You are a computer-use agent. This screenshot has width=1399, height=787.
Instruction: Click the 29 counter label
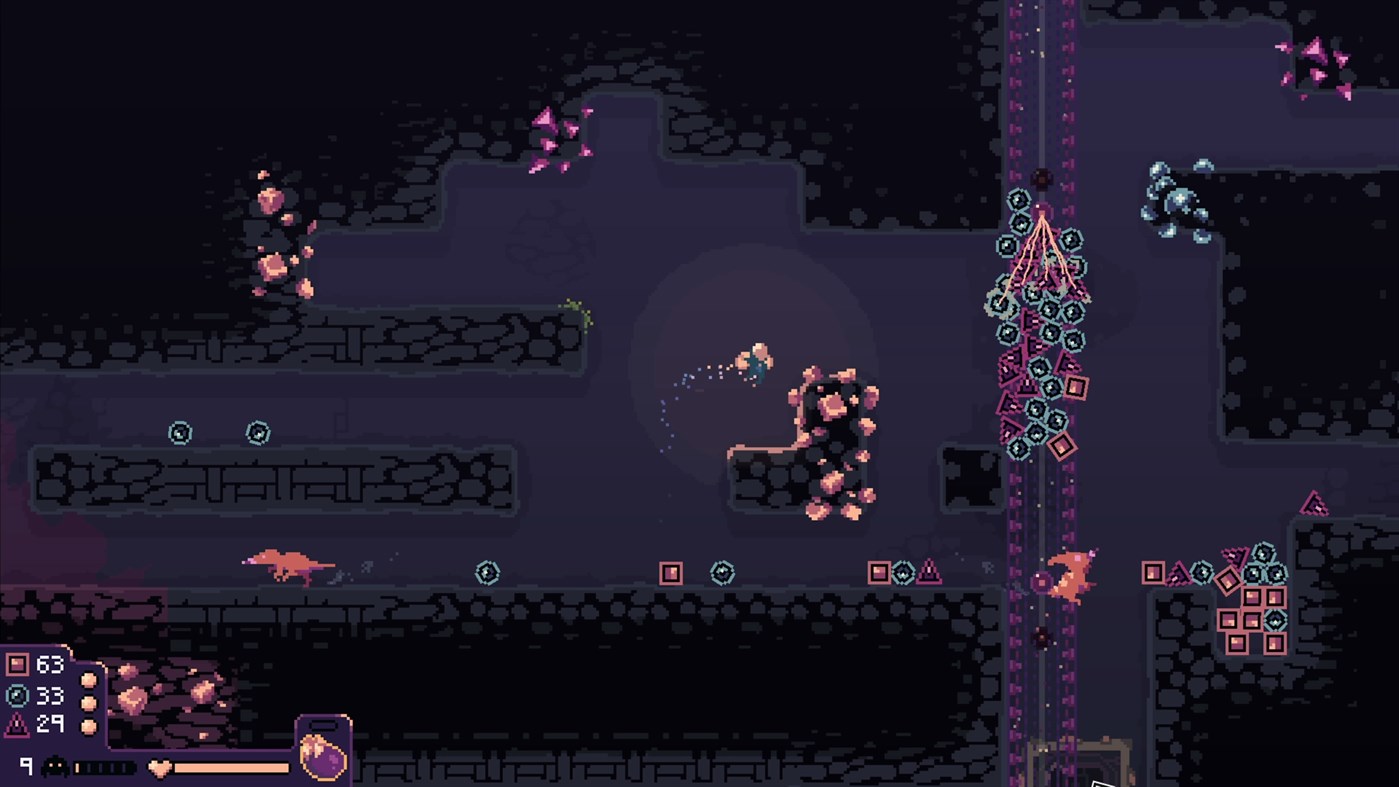tap(49, 726)
